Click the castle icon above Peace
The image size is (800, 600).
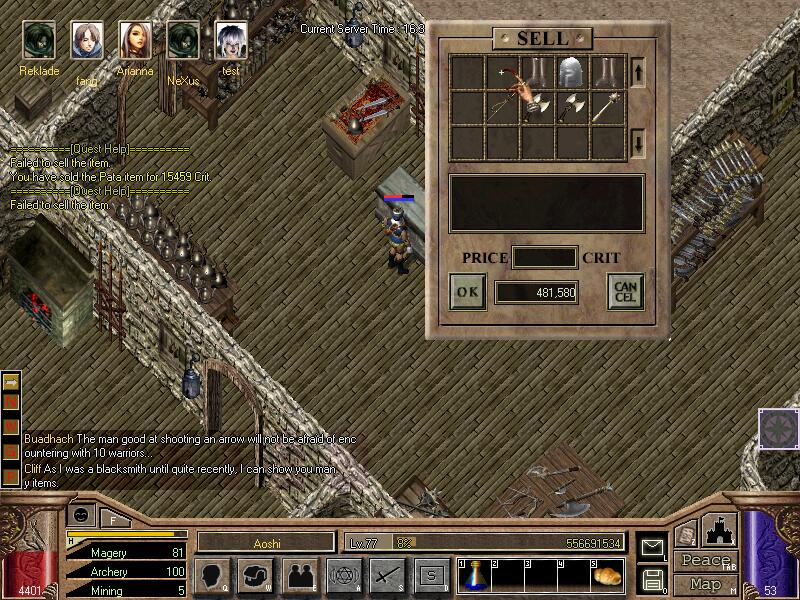(x=721, y=530)
